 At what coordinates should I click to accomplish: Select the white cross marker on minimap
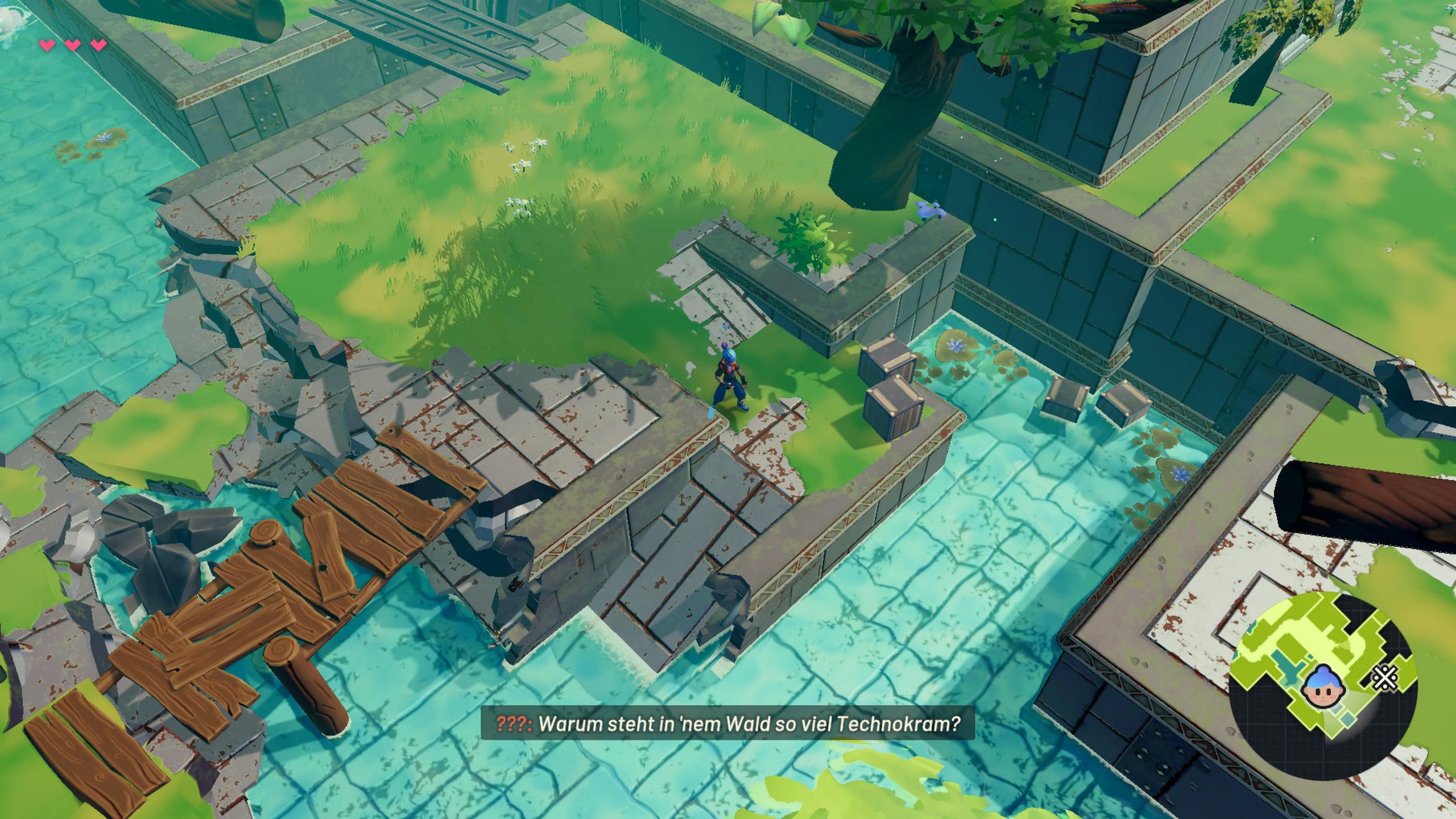tap(1384, 677)
